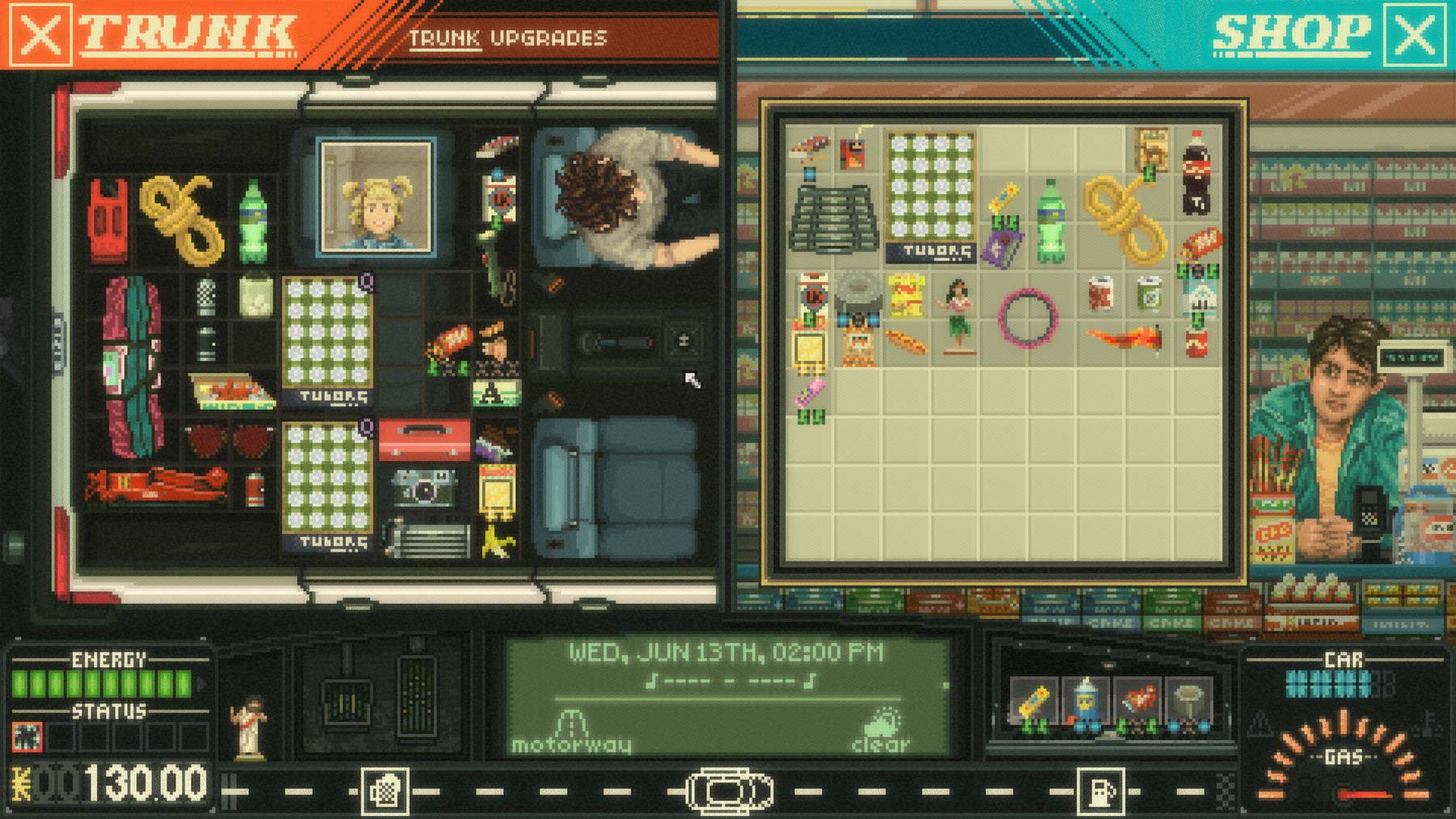Select the stacked tires in the shop
1456x819 pixels.
[832, 217]
